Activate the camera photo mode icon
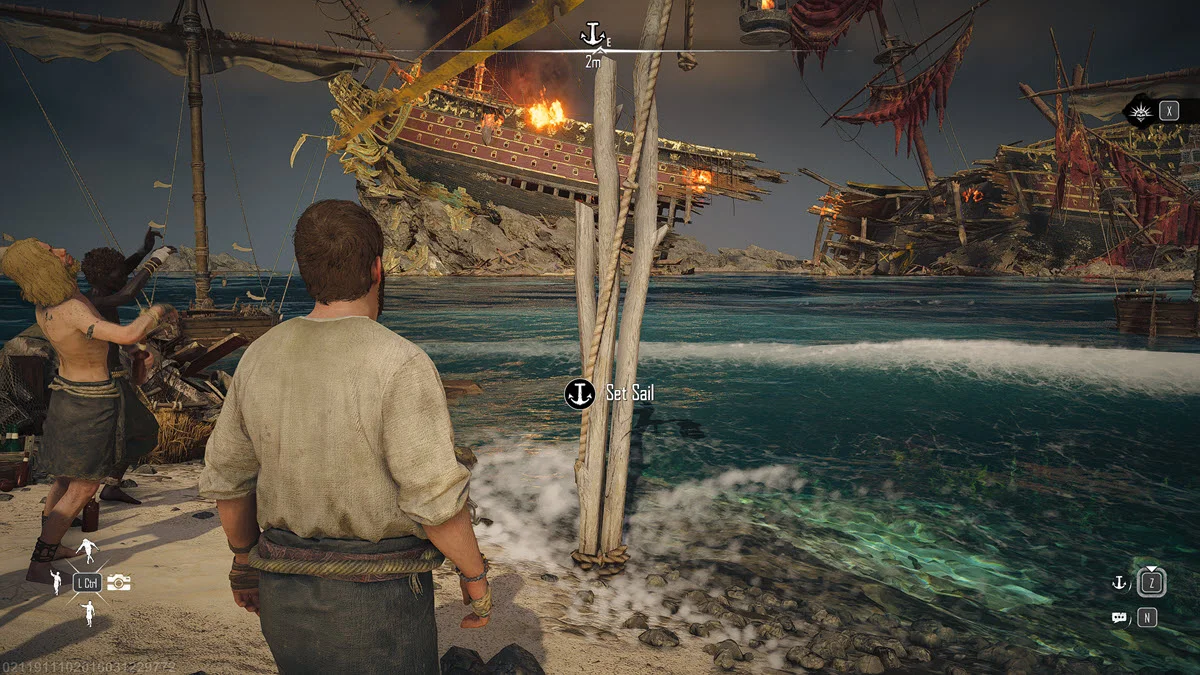The width and height of the screenshot is (1200, 675). (119, 582)
